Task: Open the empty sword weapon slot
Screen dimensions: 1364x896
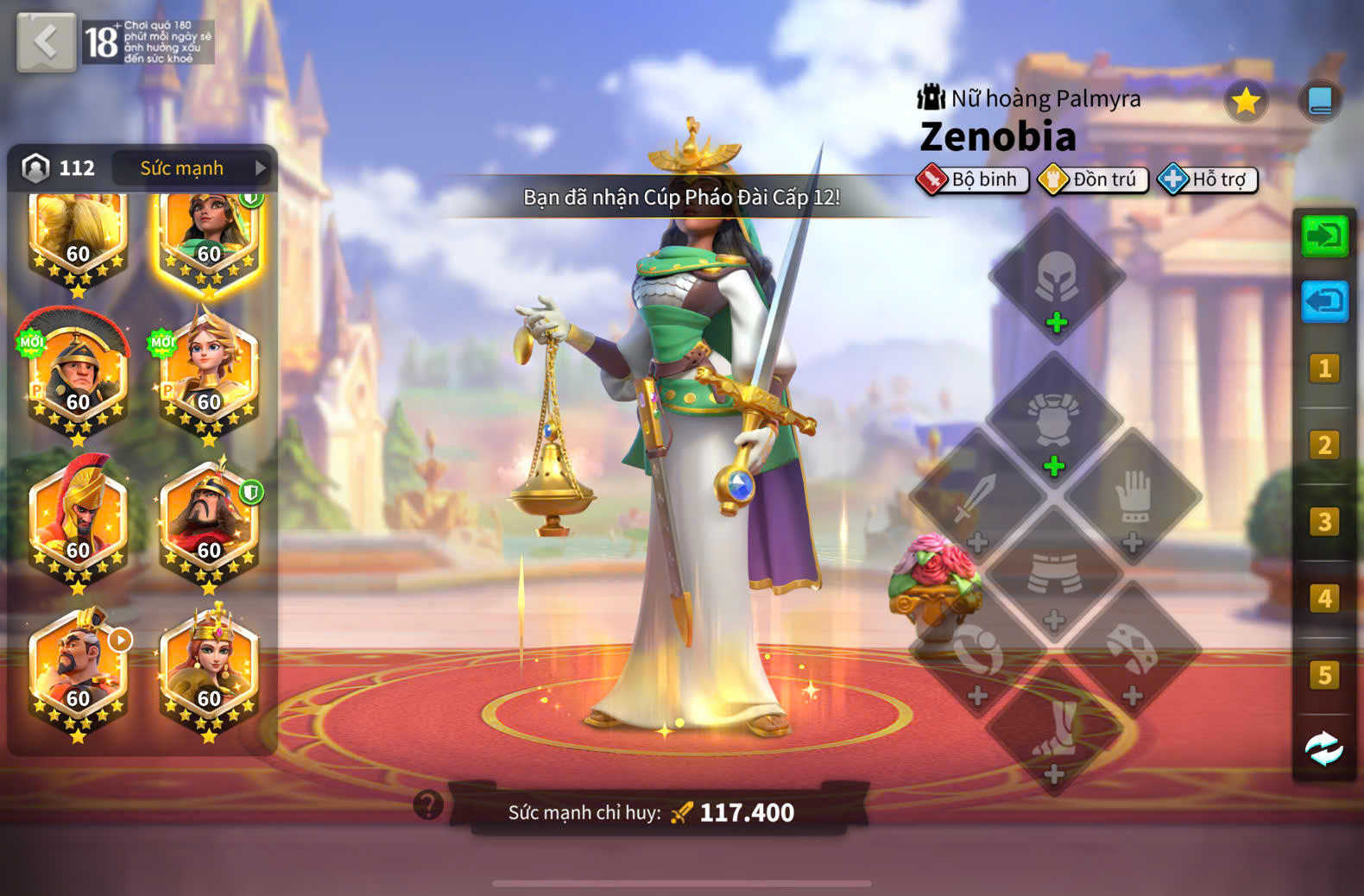Action: [x=977, y=501]
